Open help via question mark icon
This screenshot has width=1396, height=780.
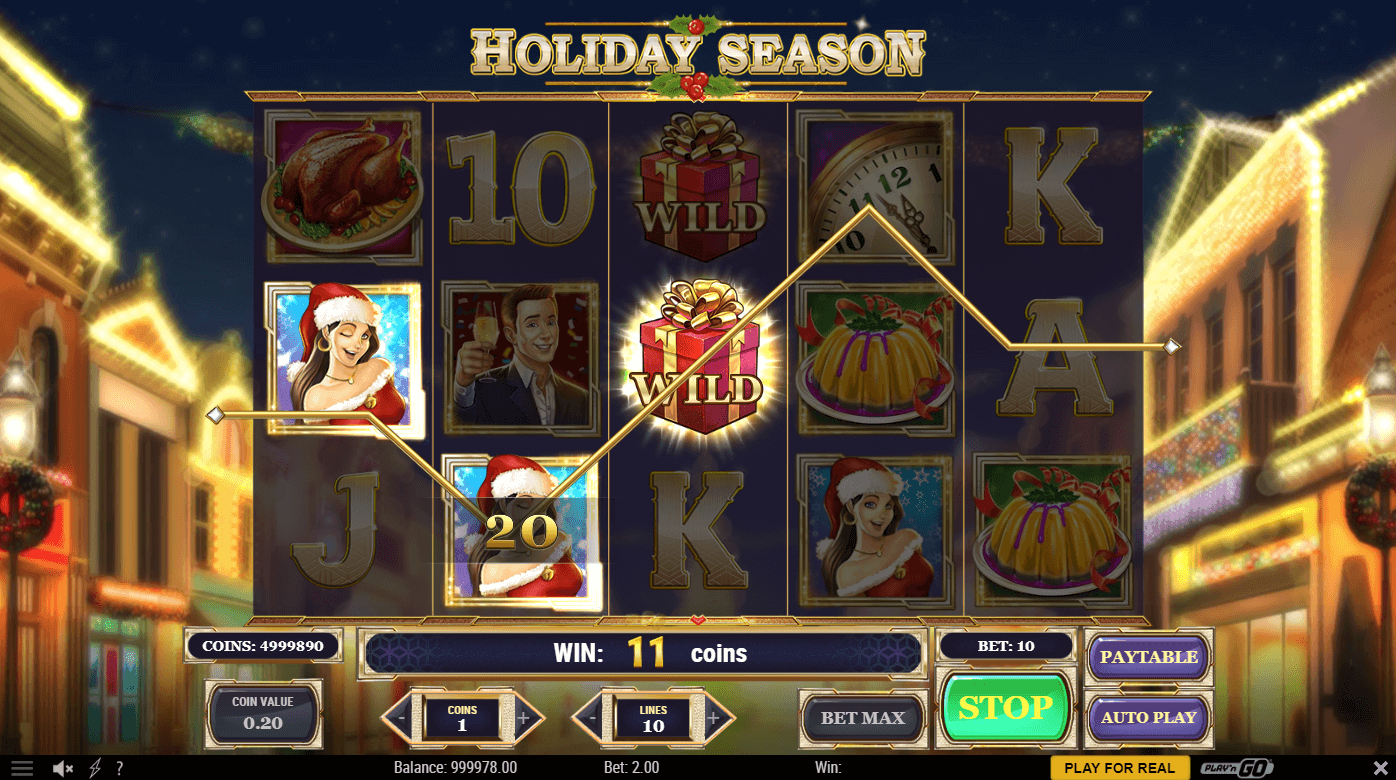119,768
